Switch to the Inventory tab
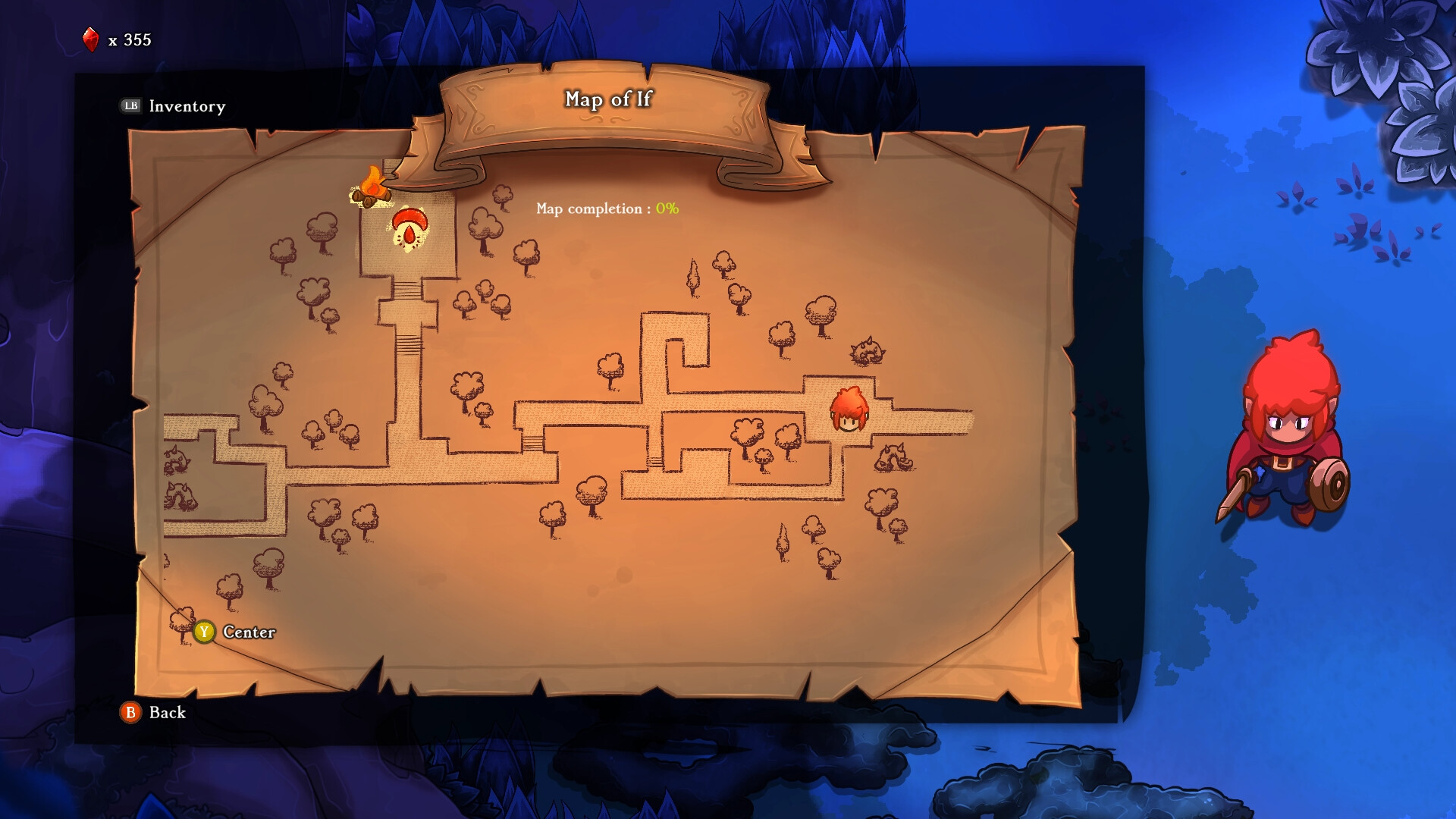Viewport: 1456px width, 819px height. [174, 106]
